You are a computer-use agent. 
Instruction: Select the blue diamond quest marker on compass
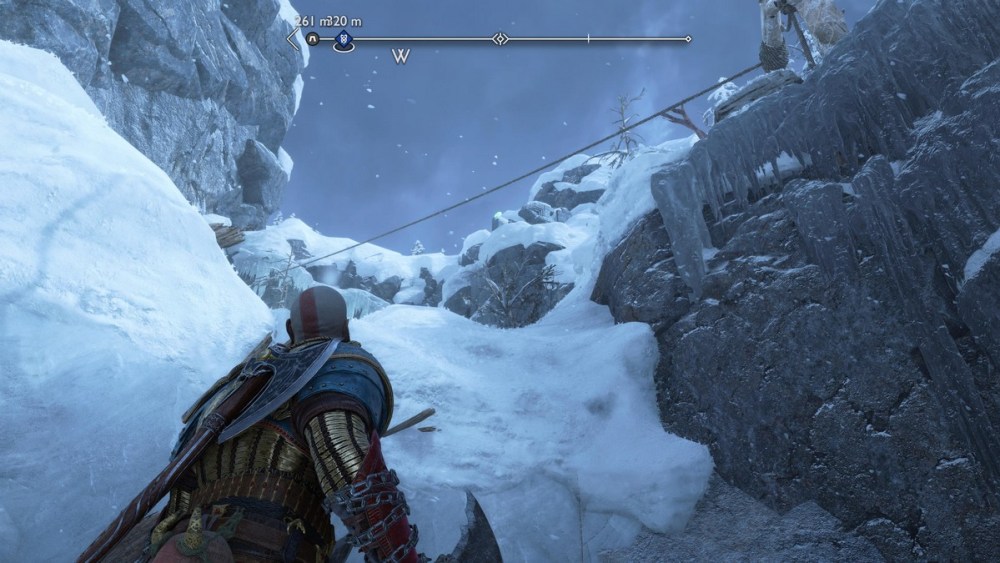tap(344, 40)
